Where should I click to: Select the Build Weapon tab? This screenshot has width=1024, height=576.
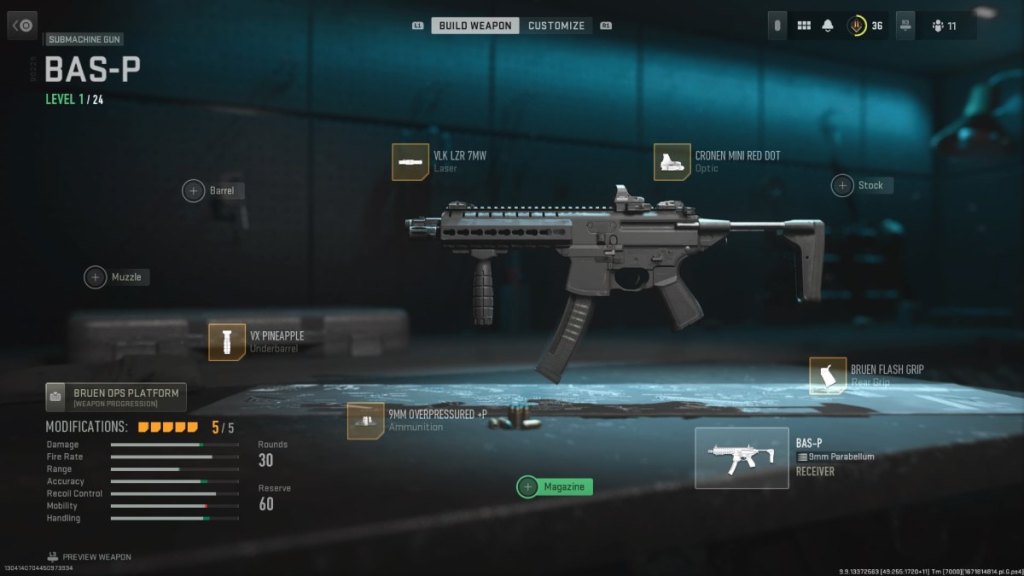475,25
